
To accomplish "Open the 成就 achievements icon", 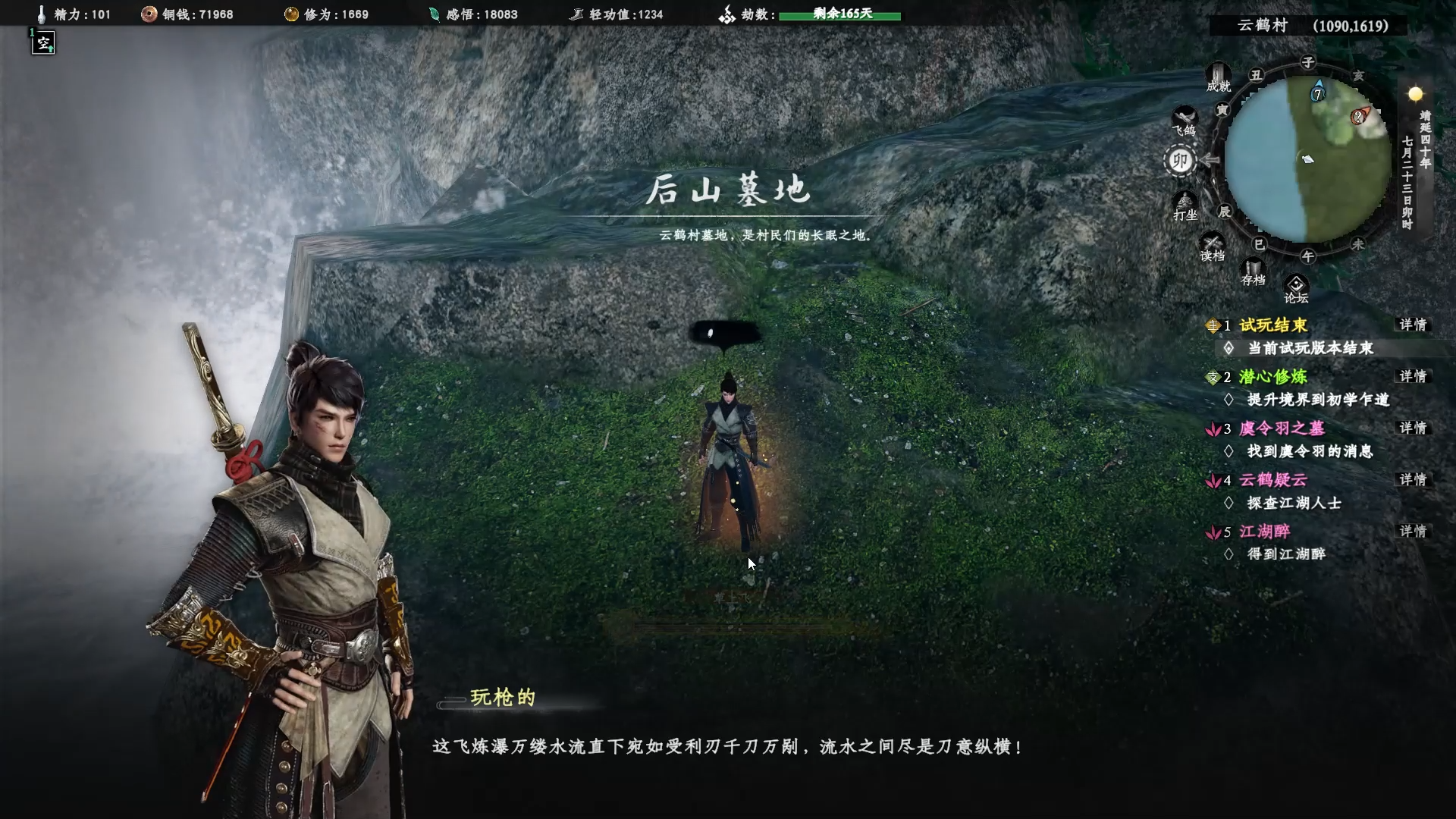I will (x=1218, y=78).
